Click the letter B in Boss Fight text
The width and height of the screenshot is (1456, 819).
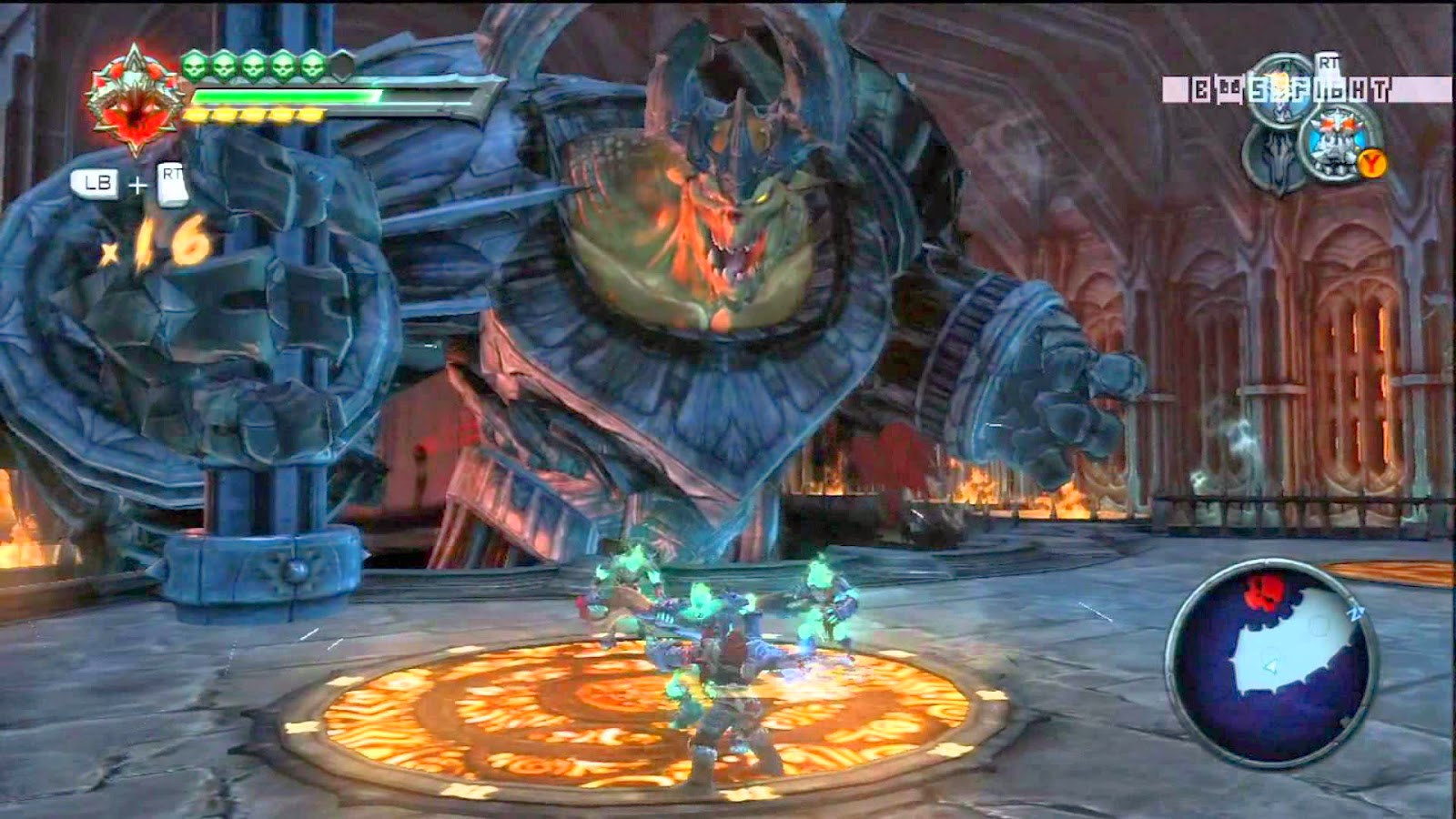[x=1201, y=87]
